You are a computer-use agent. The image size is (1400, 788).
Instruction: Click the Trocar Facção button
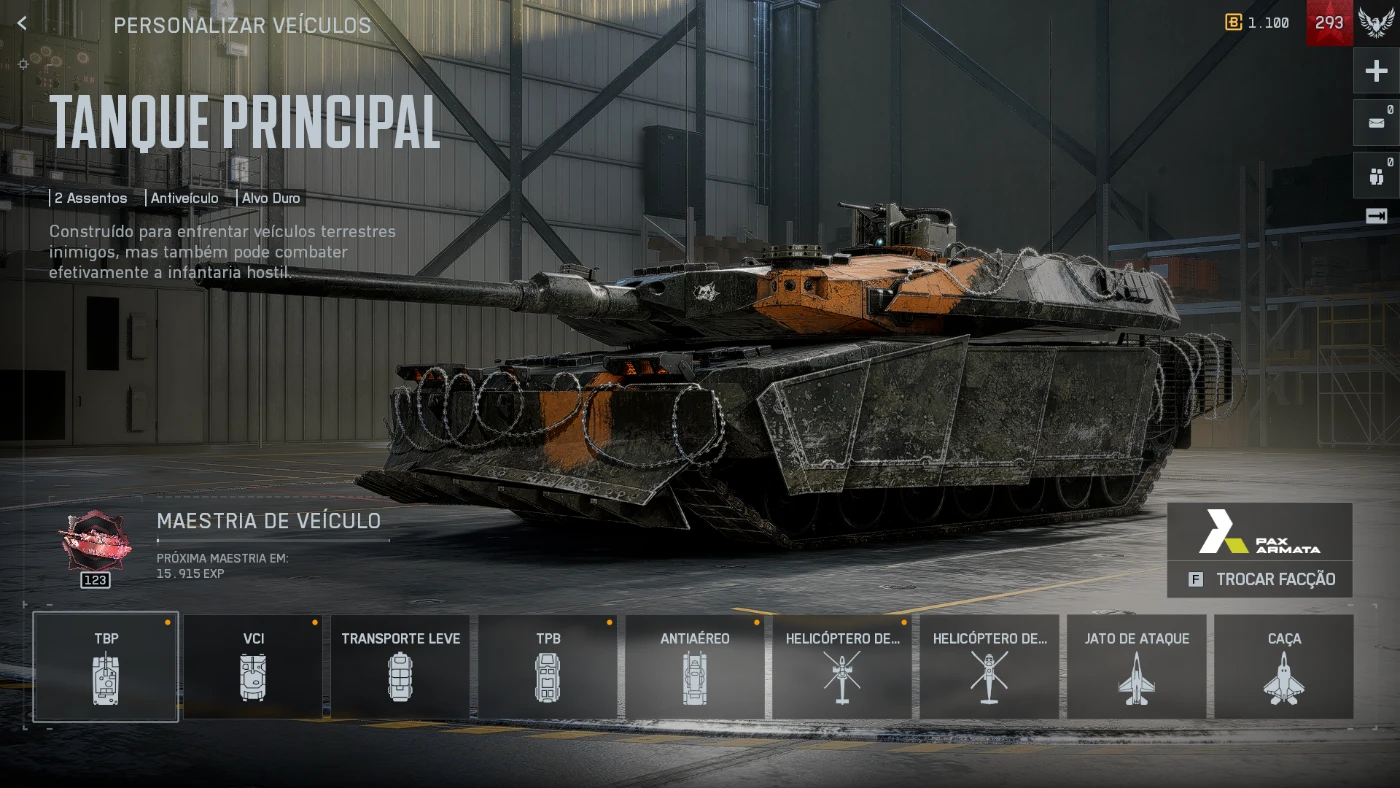pos(1260,580)
